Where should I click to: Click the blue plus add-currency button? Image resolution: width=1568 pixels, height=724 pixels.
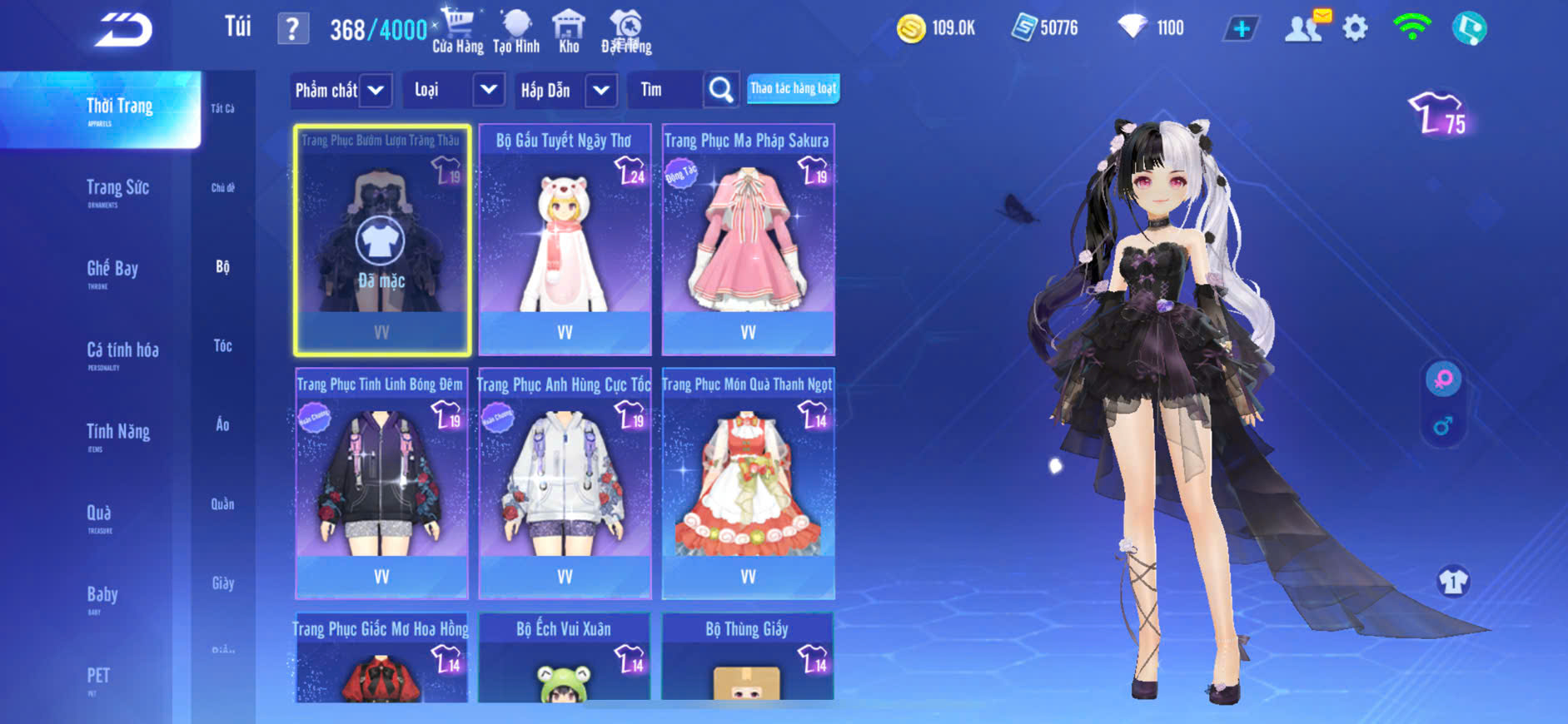coord(1241,29)
